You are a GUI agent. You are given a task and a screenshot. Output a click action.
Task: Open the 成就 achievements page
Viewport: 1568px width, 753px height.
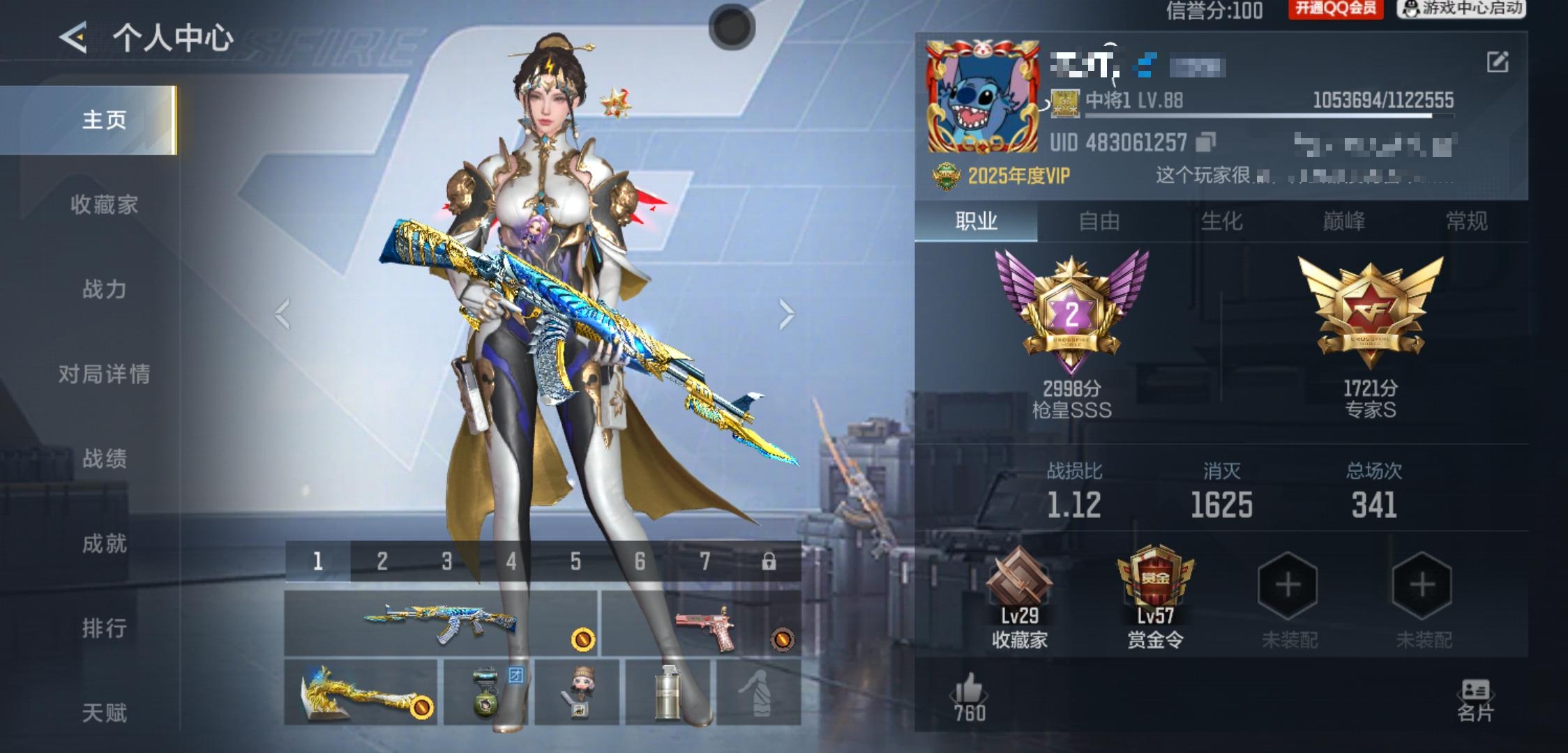pos(105,543)
